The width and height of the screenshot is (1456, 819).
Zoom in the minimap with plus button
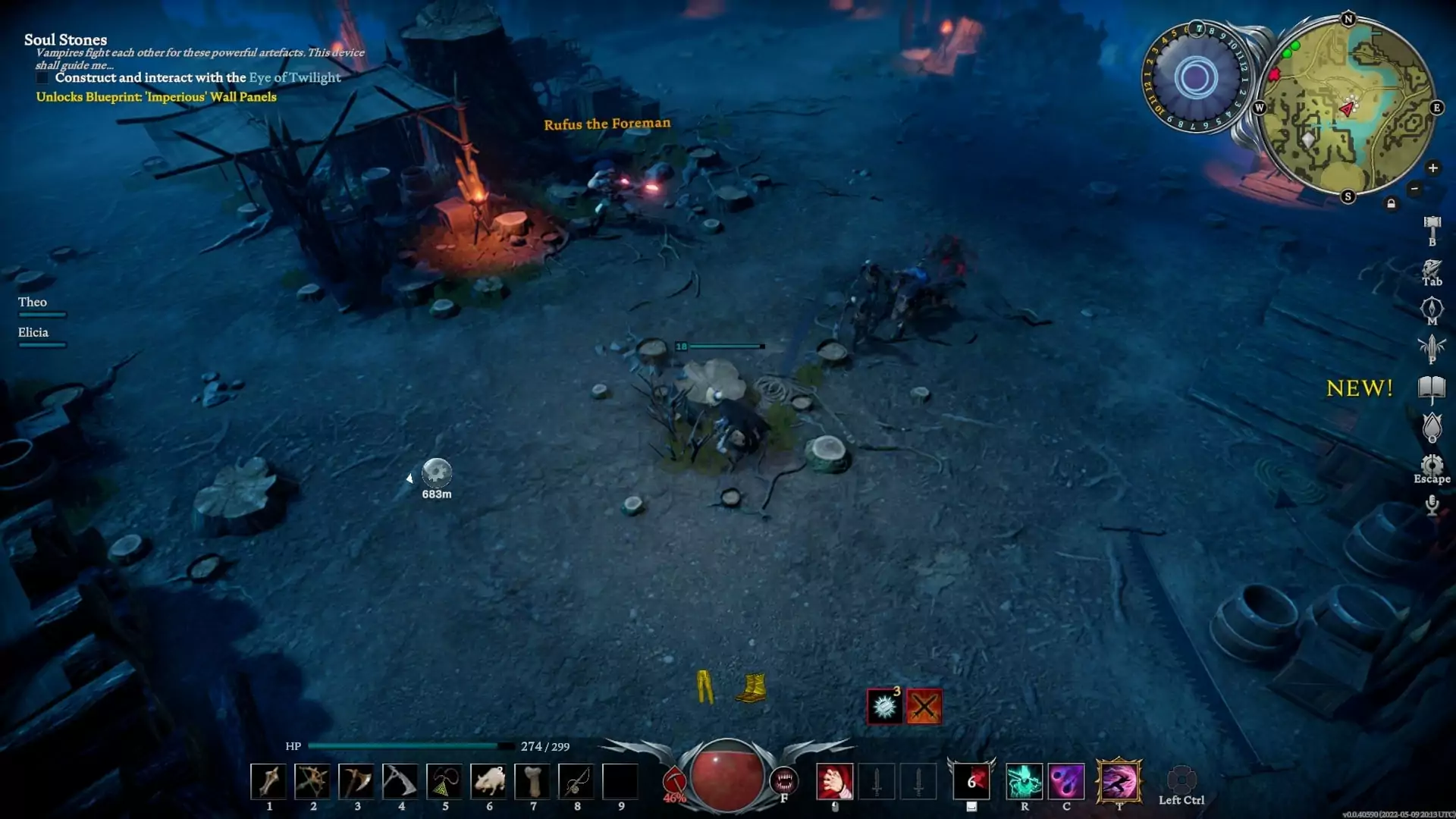click(1432, 168)
